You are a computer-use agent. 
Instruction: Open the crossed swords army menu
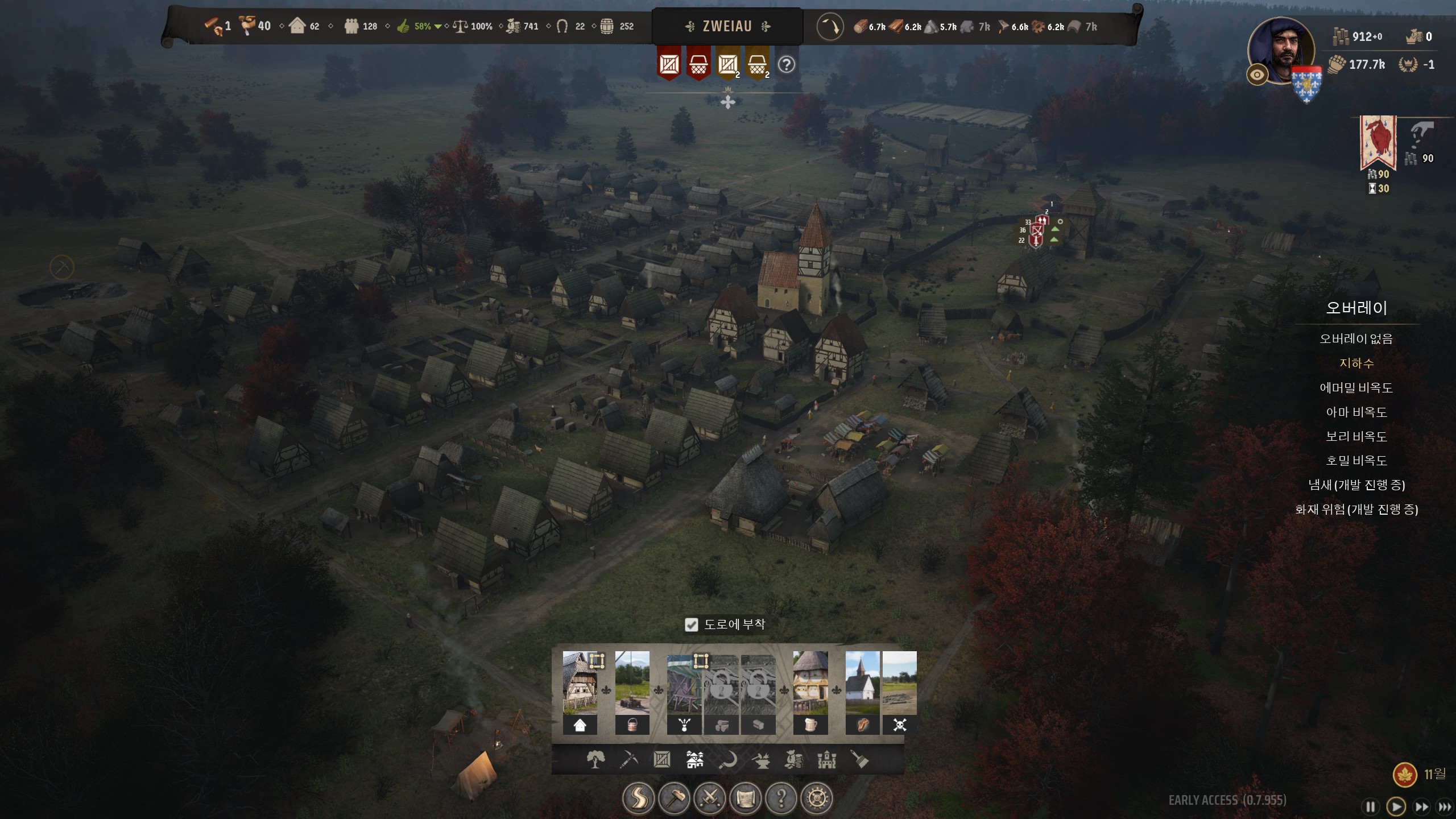click(710, 799)
